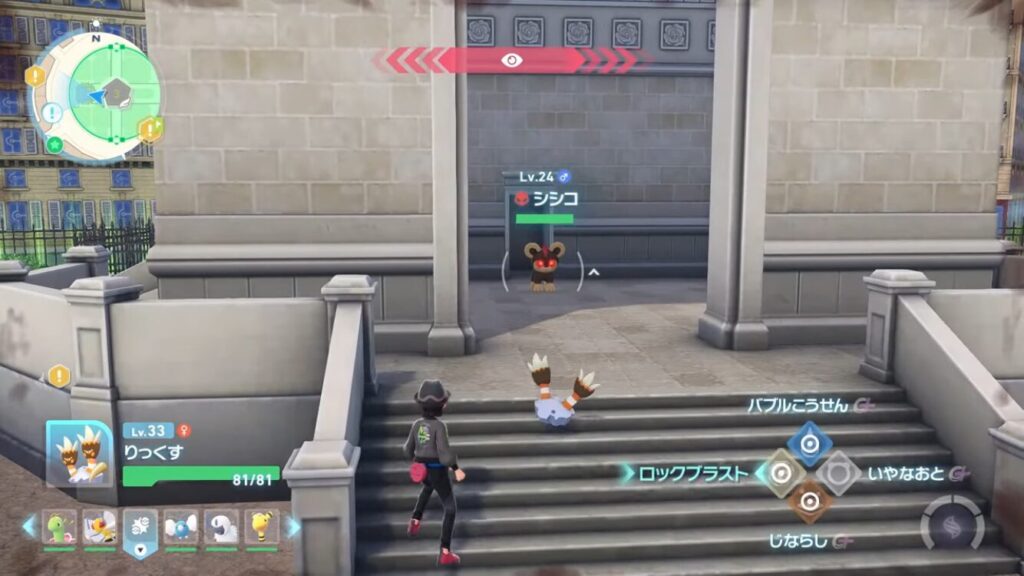Choose Absol from the party bar
Image resolution: width=1024 pixels, height=576 pixels.
click(221, 526)
